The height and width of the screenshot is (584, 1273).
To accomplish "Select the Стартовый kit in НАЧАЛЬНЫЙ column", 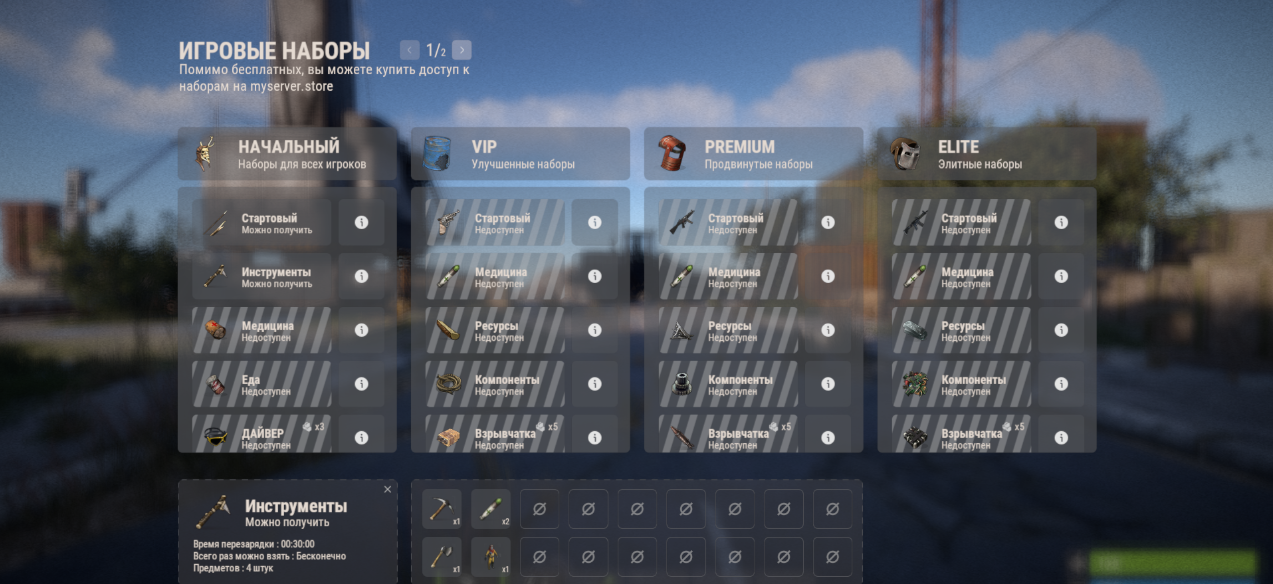I will tap(262, 223).
